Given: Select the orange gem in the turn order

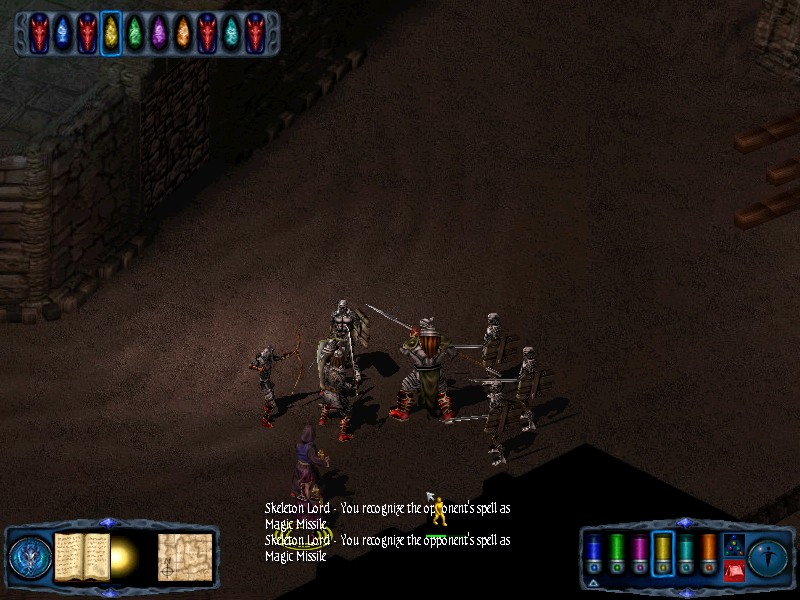Looking at the screenshot, I should (x=182, y=33).
